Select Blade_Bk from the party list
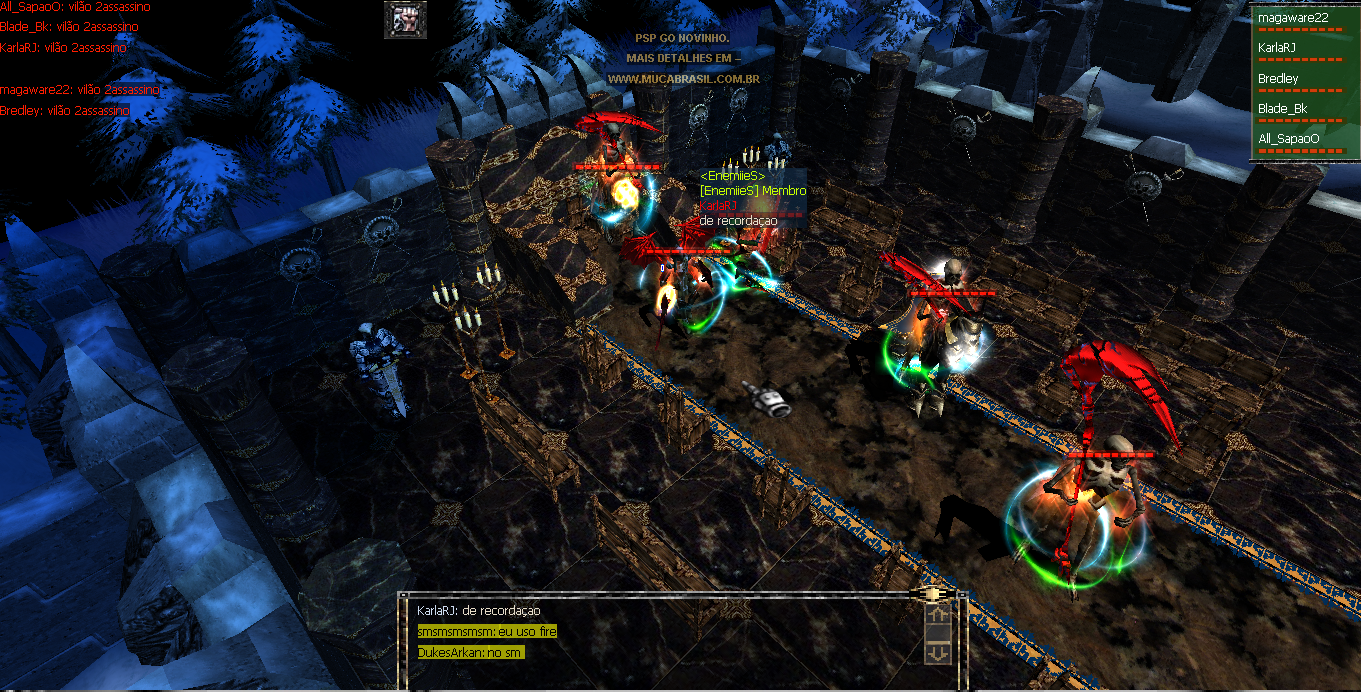1361x692 pixels. coord(1283,108)
